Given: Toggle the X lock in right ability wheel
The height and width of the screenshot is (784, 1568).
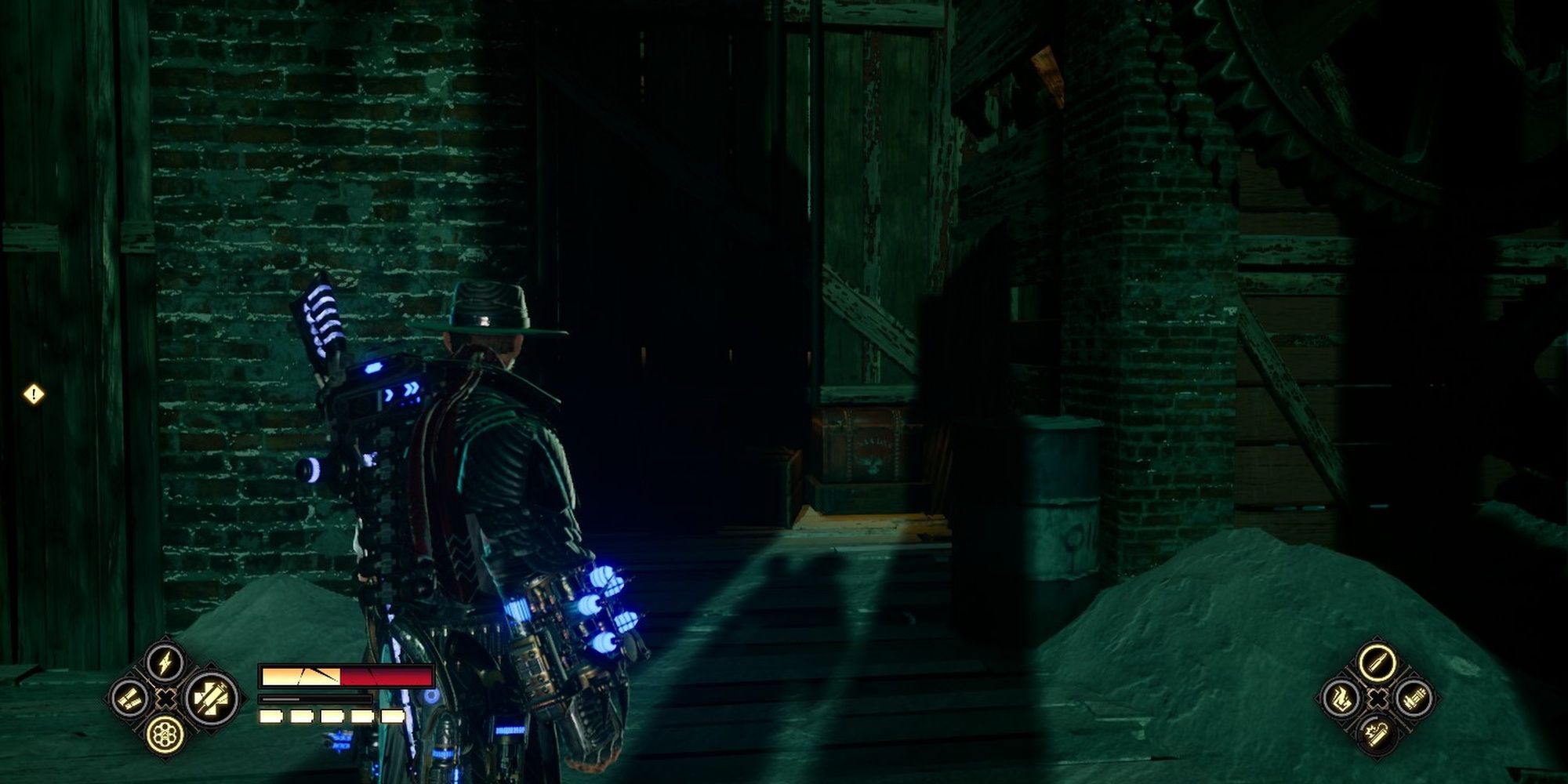Looking at the screenshot, I should click(1376, 697).
